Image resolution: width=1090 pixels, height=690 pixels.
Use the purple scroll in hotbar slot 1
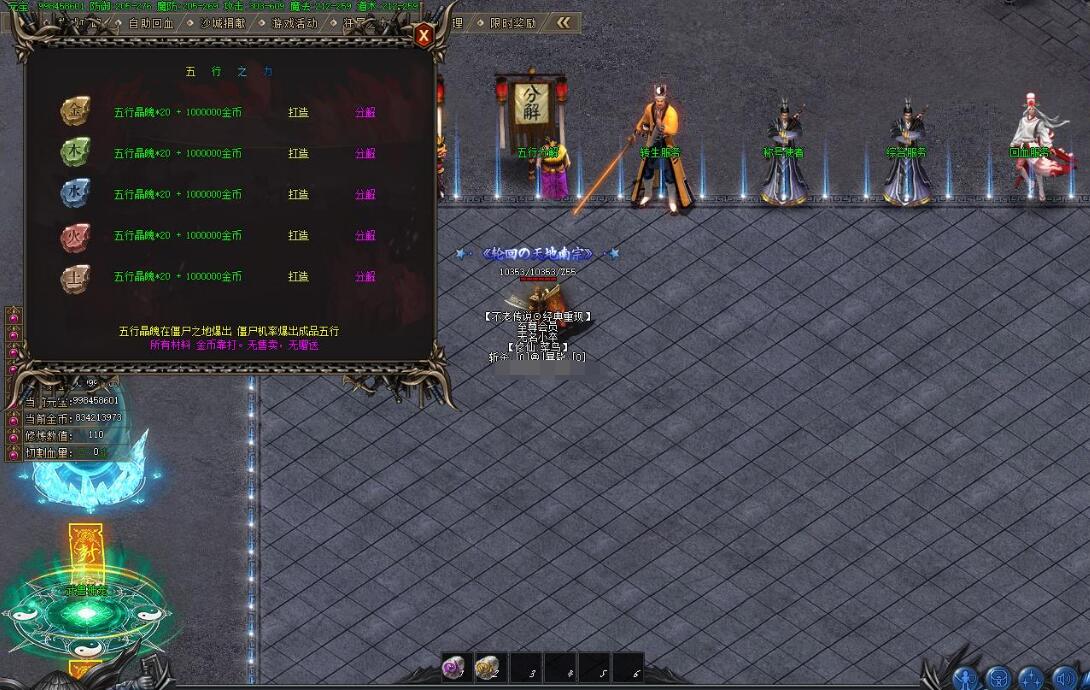click(x=455, y=667)
